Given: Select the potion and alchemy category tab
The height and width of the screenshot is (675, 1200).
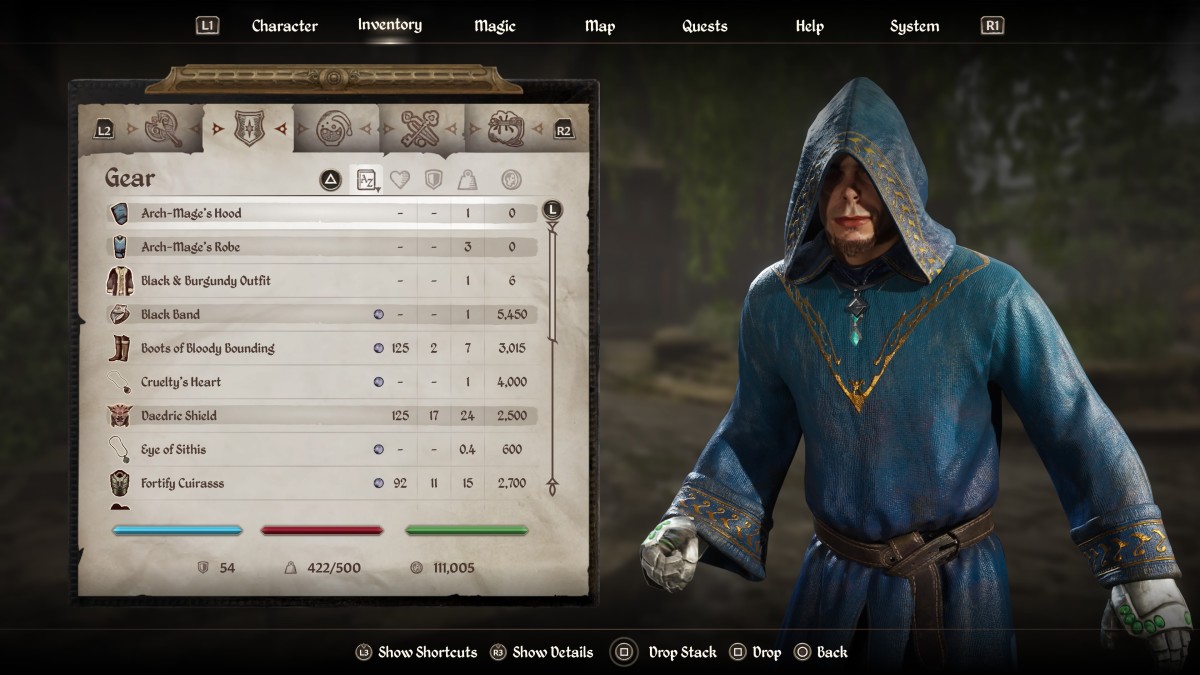Looking at the screenshot, I should [334, 128].
